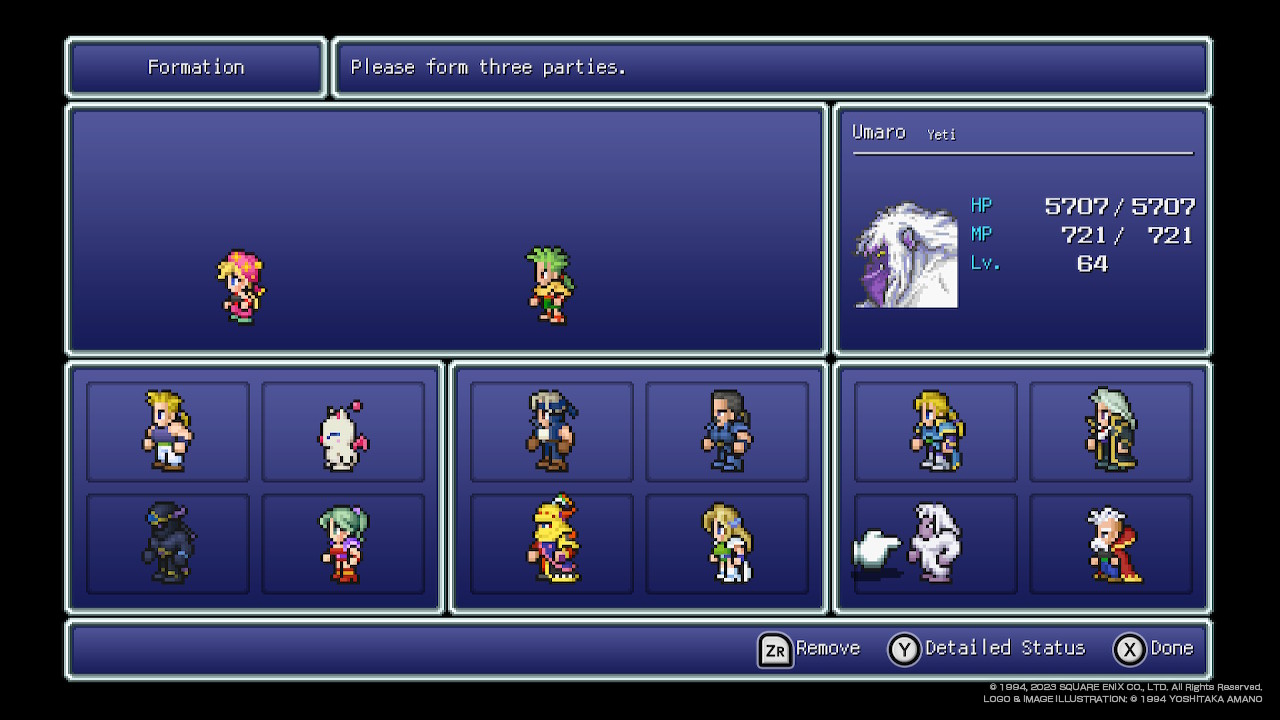Choose Locke in the second party
1280x720 pixels.
552,431
